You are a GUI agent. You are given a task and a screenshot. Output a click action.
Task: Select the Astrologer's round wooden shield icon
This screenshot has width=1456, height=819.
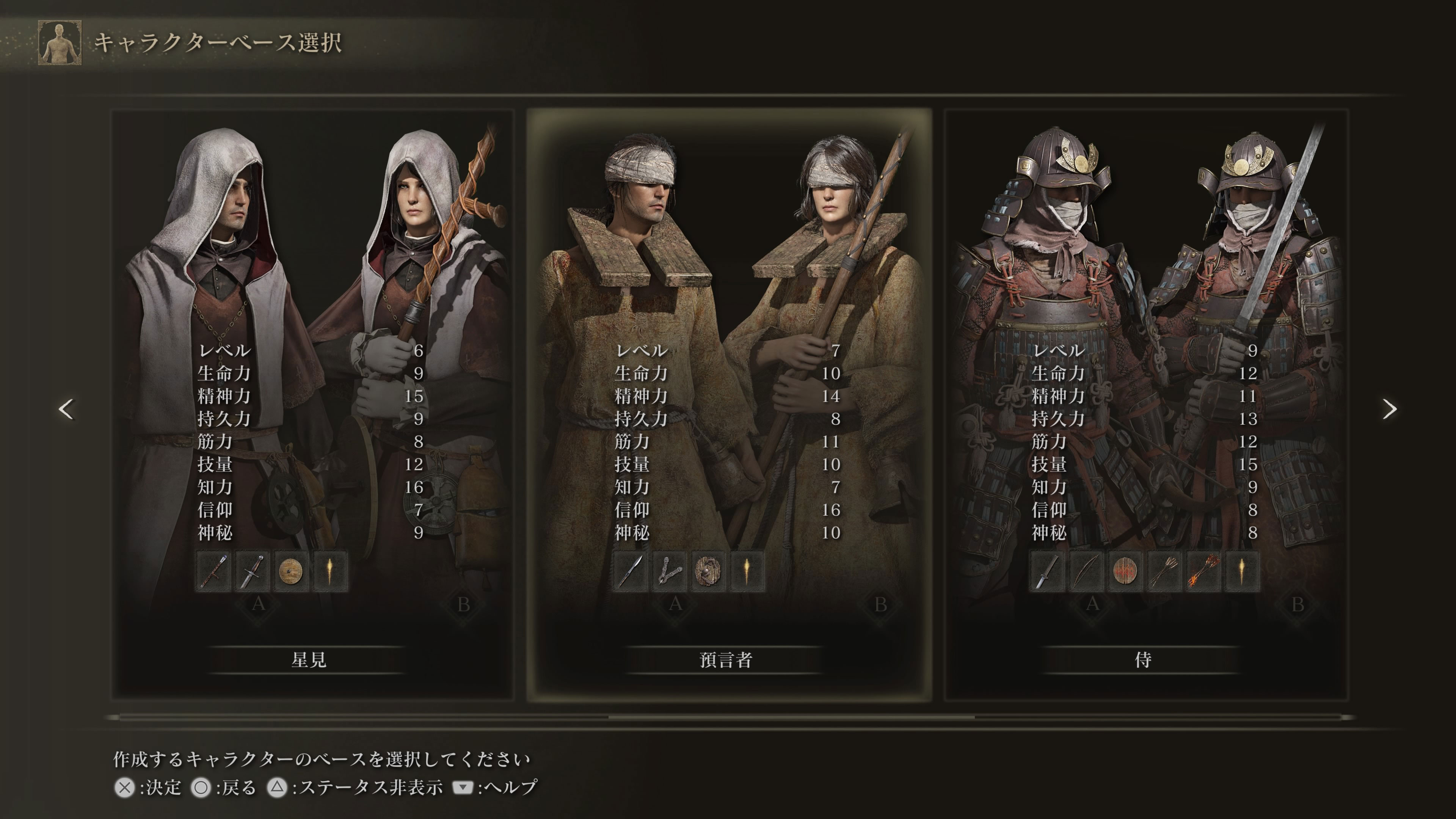(291, 571)
